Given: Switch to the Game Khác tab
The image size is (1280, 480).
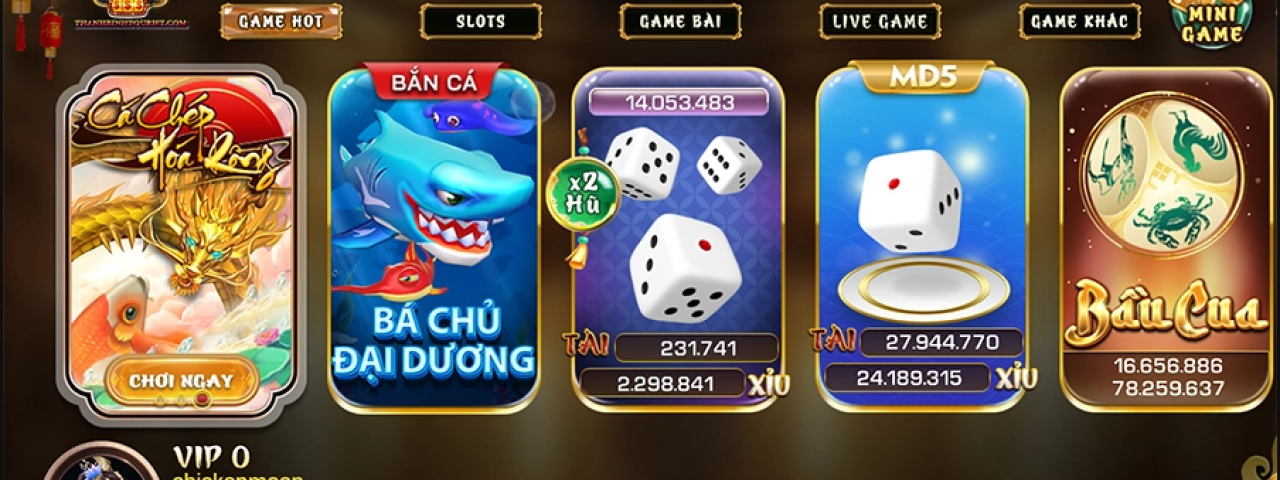Looking at the screenshot, I should 1080,21.
